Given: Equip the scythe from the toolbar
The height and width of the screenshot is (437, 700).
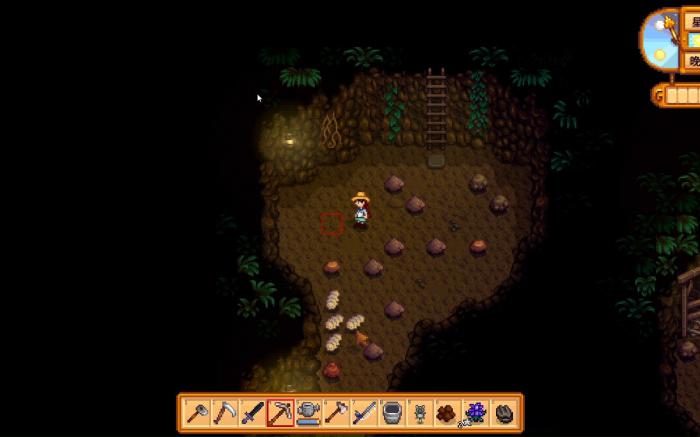Looking at the screenshot, I should point(225,412).
